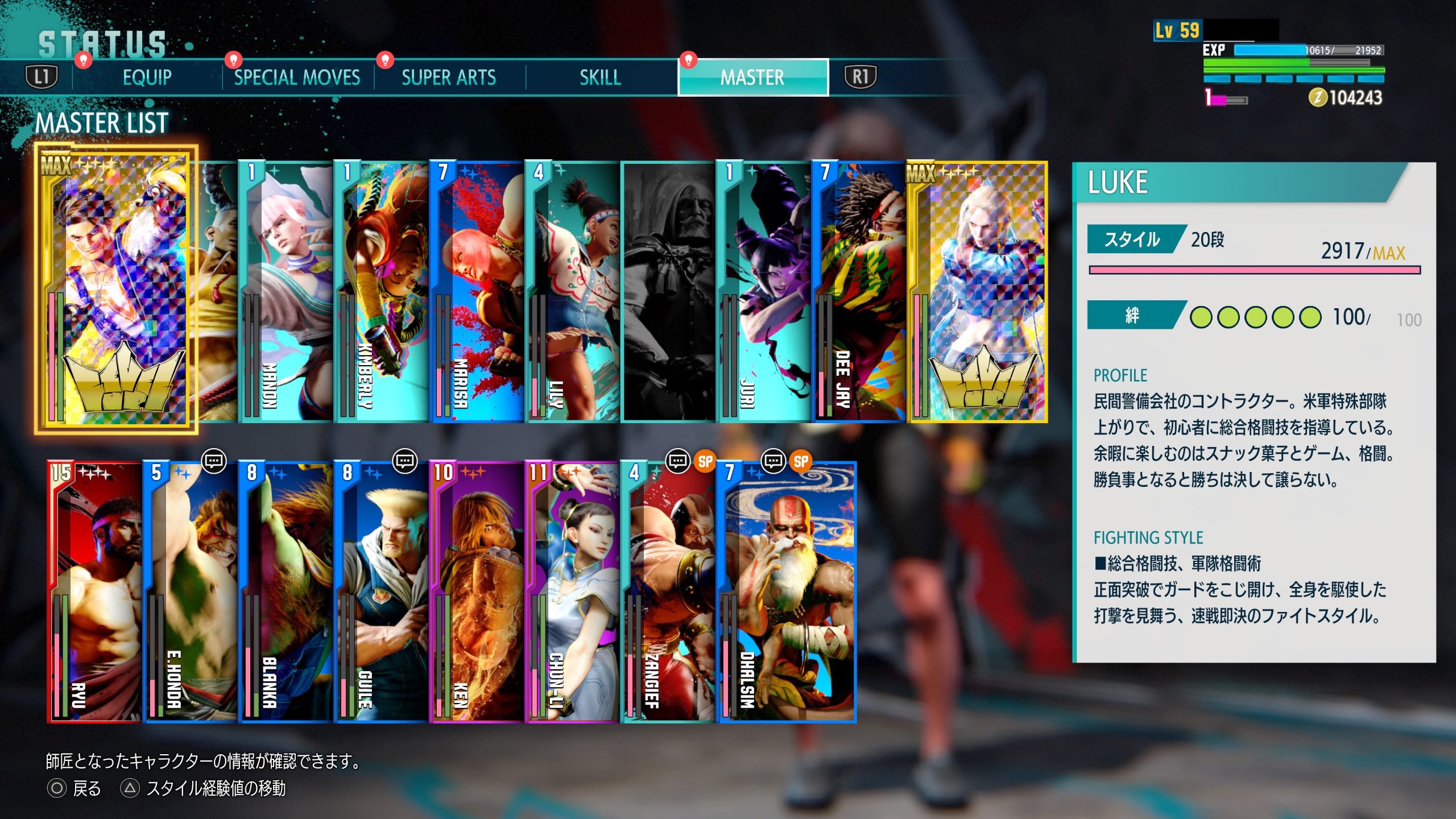The image size is (1456, 819).
Task: Select the Zangief master card
Action: (x=668, y=591)
